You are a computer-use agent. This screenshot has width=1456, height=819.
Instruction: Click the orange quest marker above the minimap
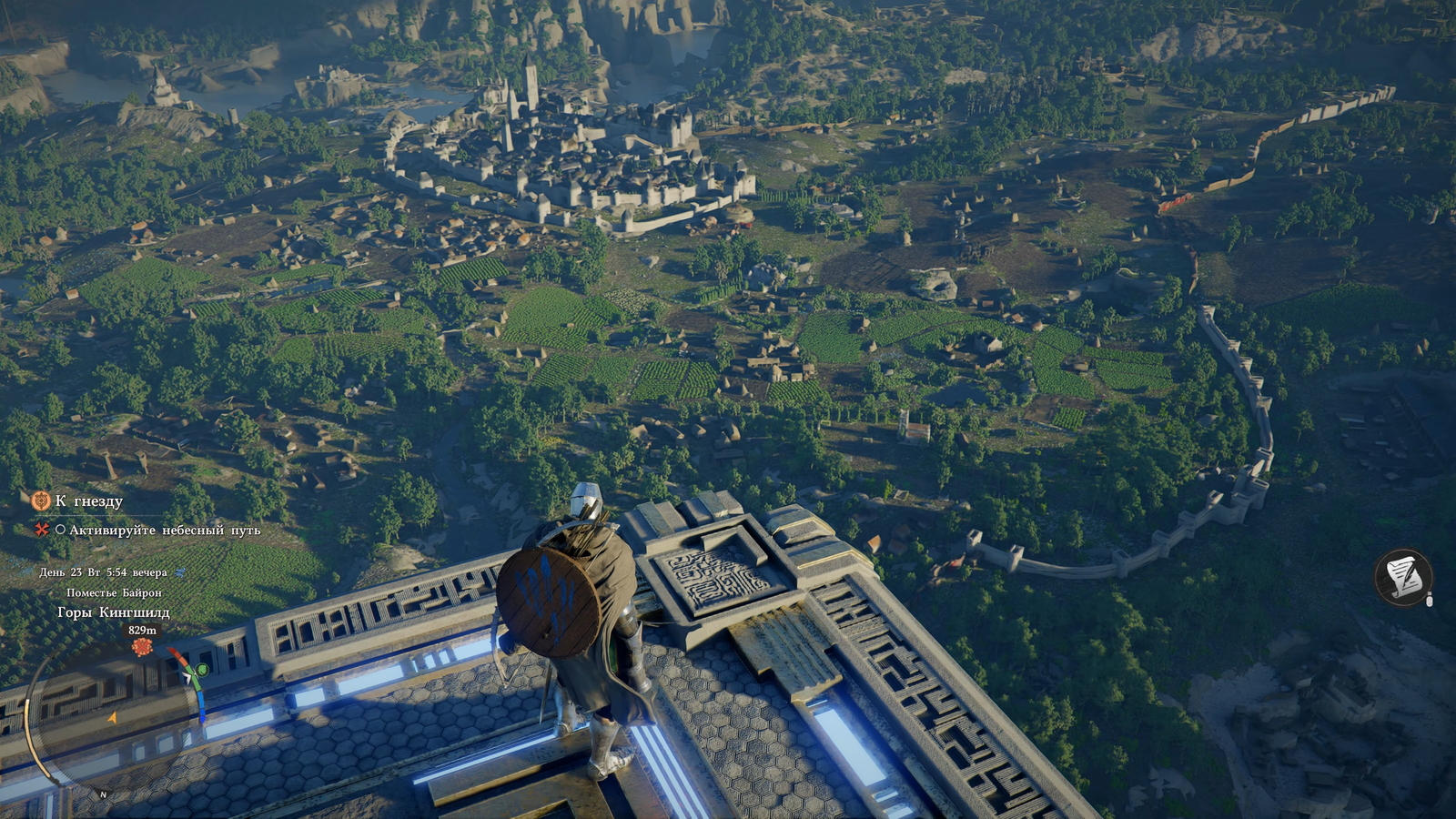(x=141, y=647)
